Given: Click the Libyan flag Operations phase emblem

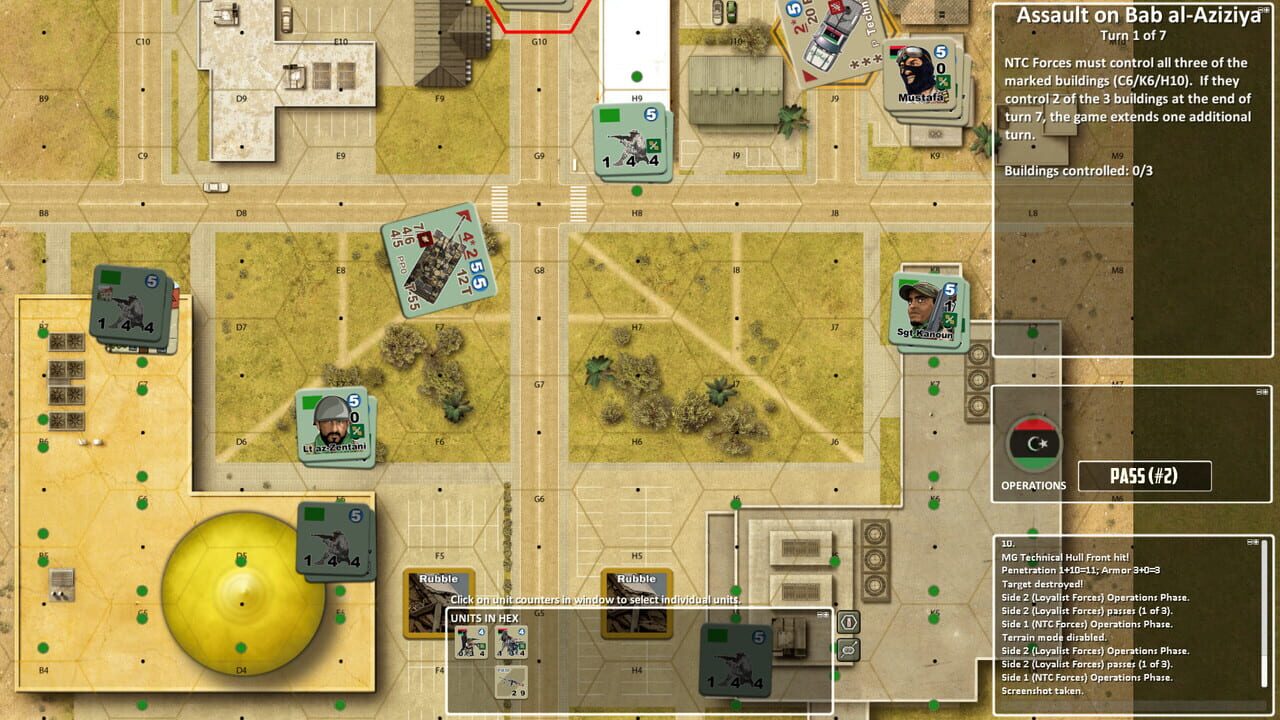Looking at the screenshot, I should point(1032,443).
